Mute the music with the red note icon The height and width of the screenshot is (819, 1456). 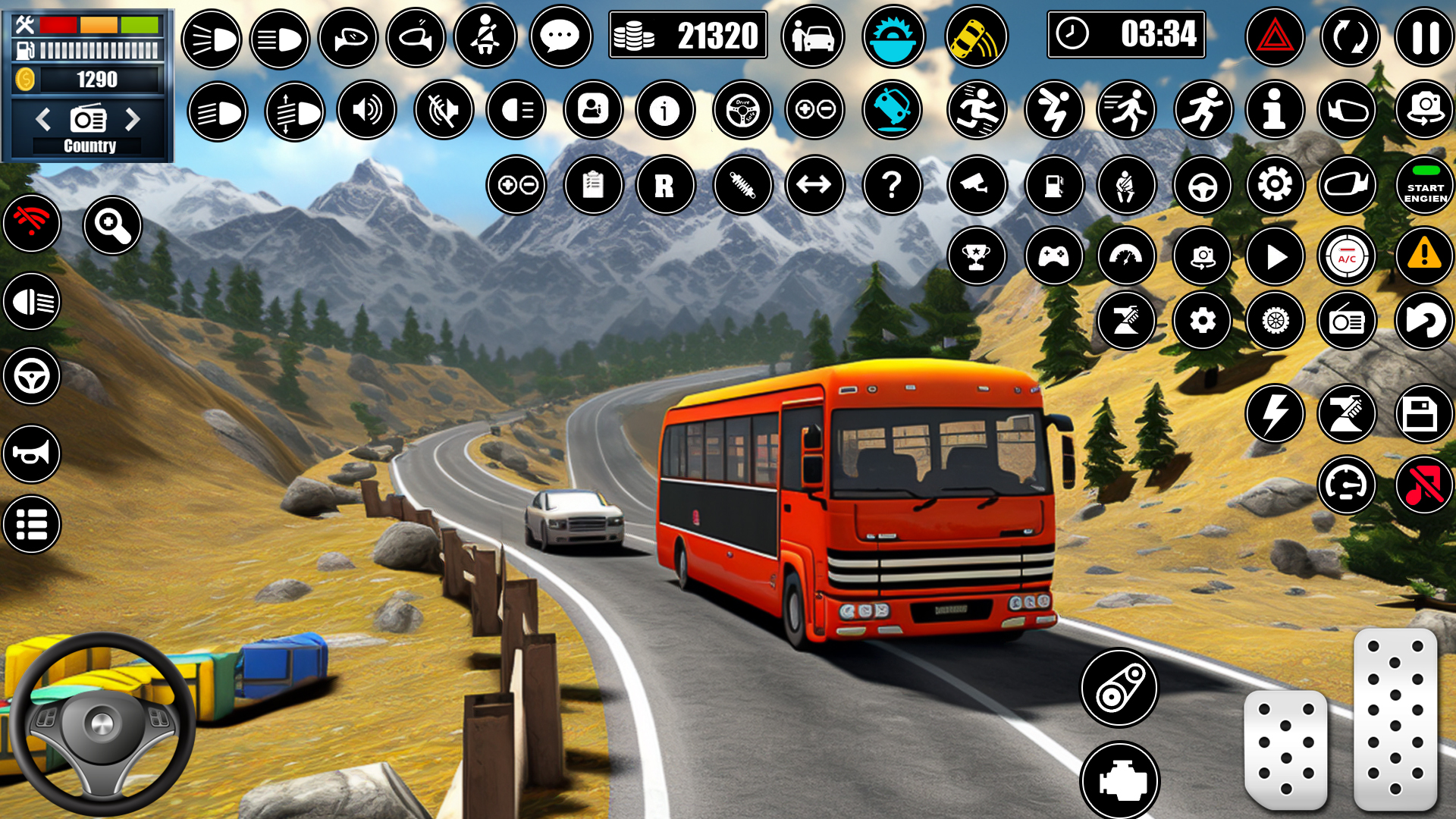click(1423, 485)
